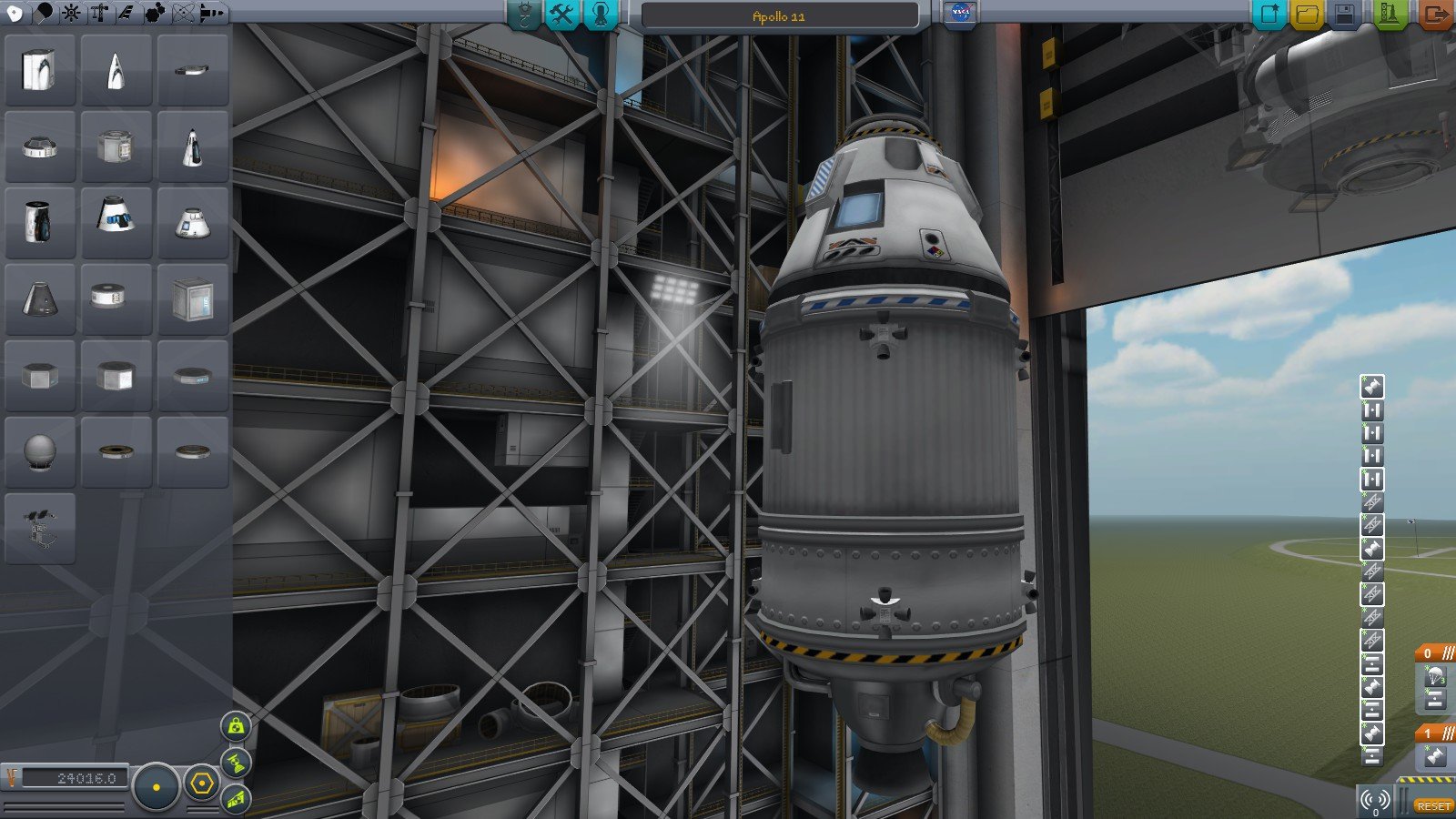Open the load craft folder button
This screenshot has height=819, width=1456.
click(1307, 14)
